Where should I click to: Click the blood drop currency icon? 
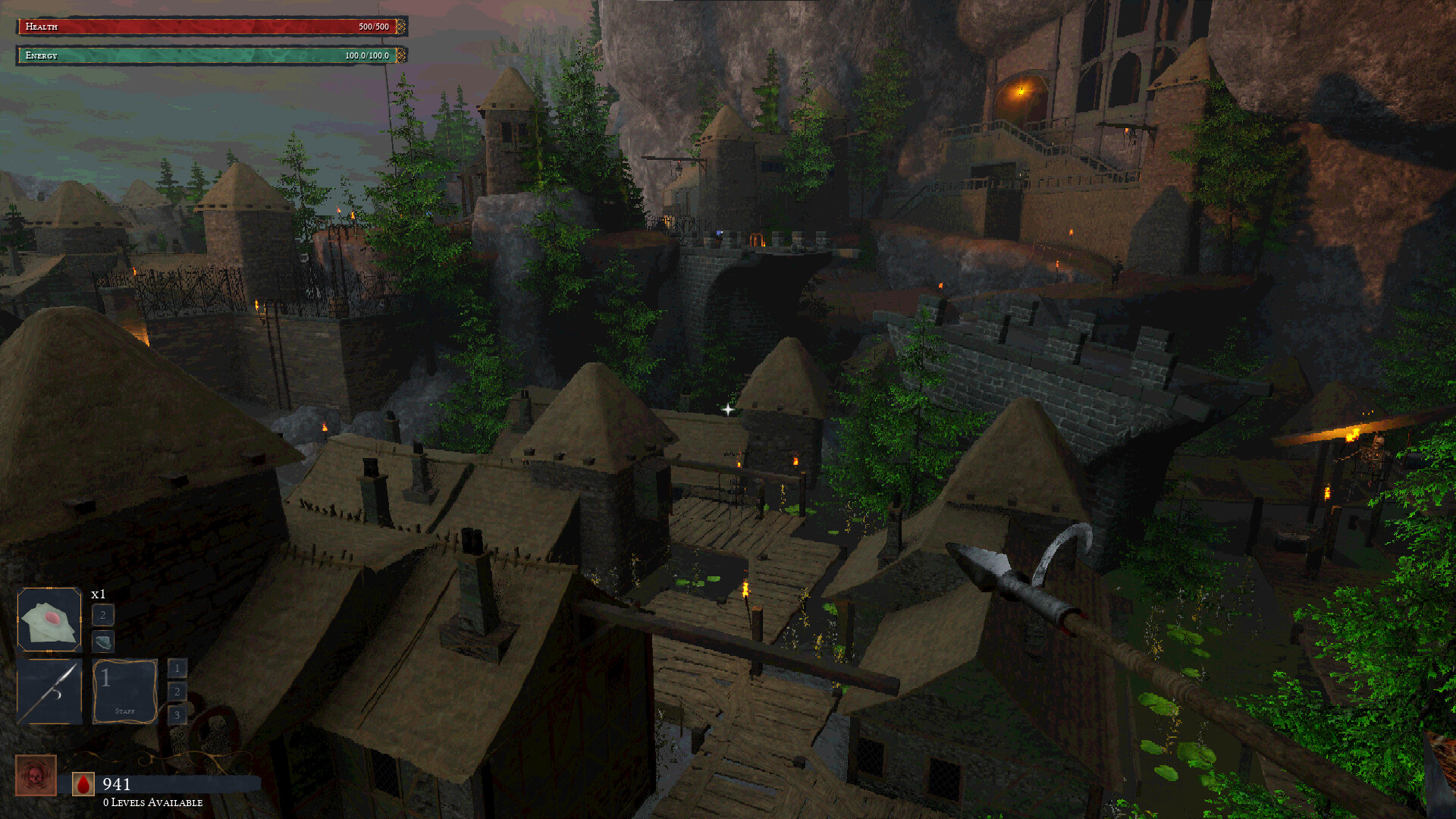[x=83, y=785]
